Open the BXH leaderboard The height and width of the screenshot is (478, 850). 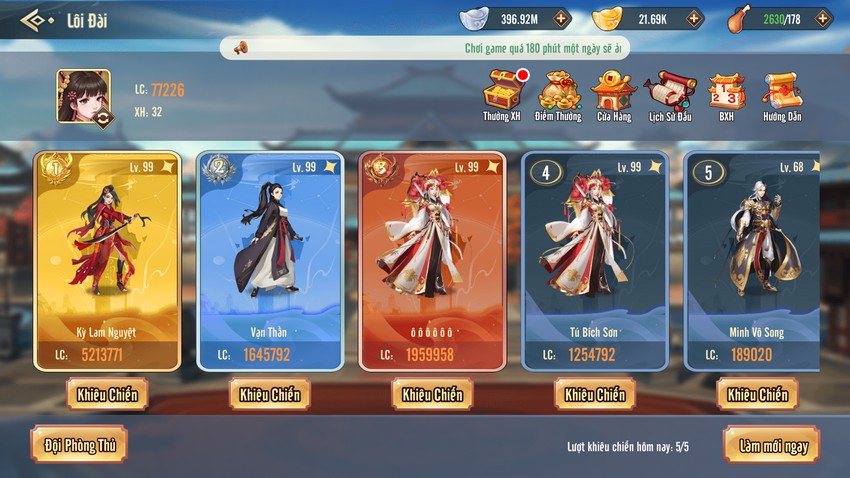[x=726, y=92]
